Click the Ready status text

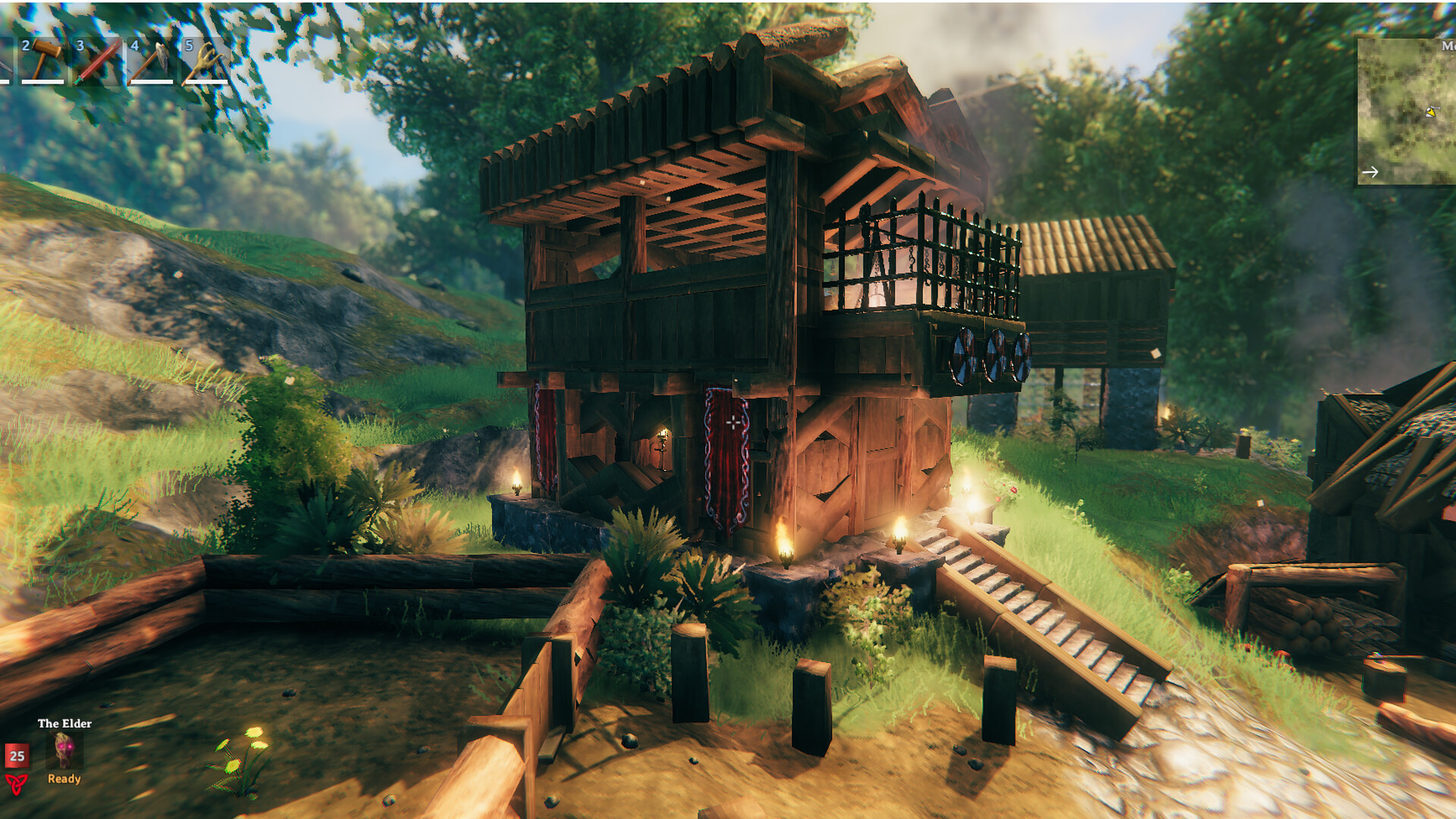pos(64,780)
